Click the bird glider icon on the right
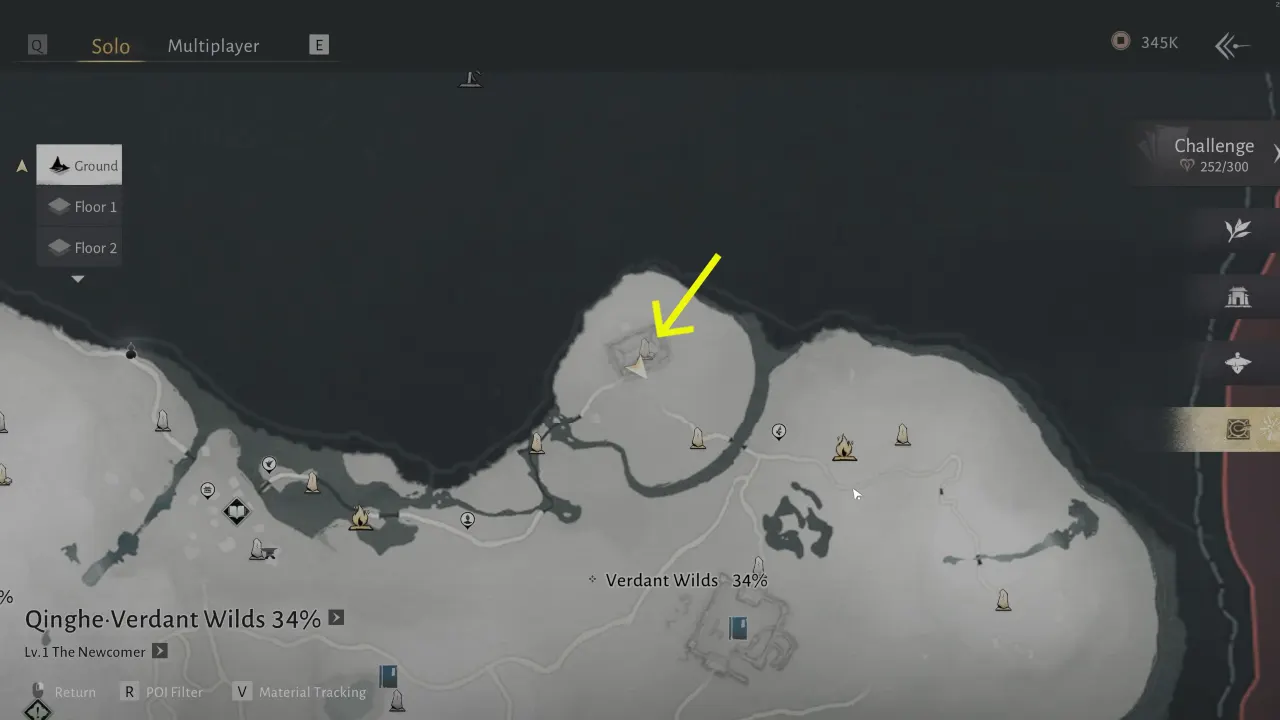Image resolution: width=1280 pixels, height=720 pixels. [1236, 362]
